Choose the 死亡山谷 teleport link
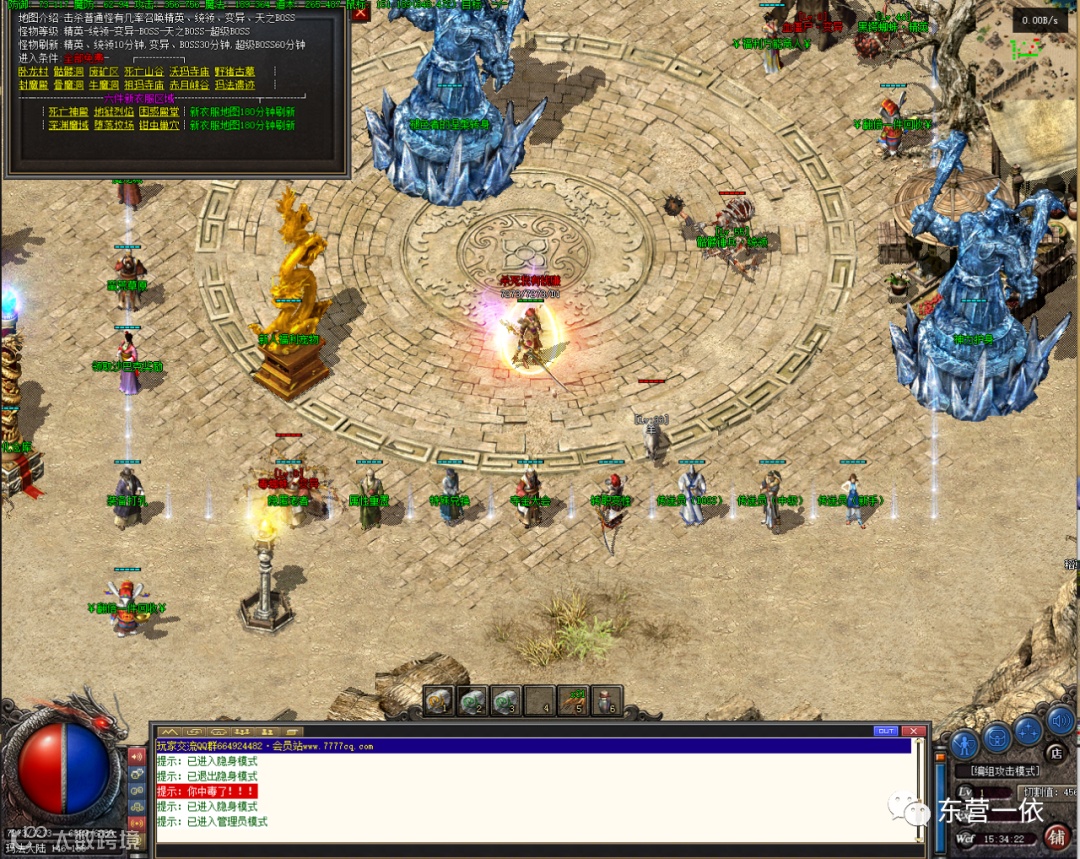Image resolution: width=1080 pixels, height=859 pixels. (x=145, y=72)
